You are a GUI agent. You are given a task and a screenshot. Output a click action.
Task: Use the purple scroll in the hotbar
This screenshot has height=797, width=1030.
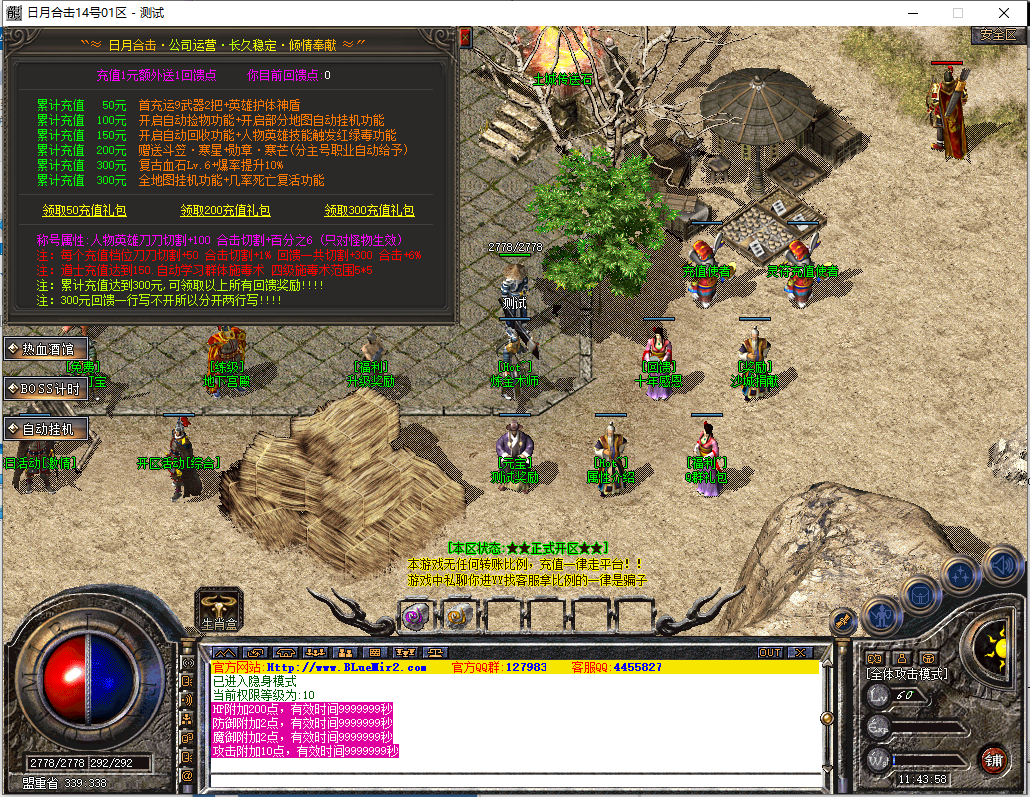pos(414,616)
